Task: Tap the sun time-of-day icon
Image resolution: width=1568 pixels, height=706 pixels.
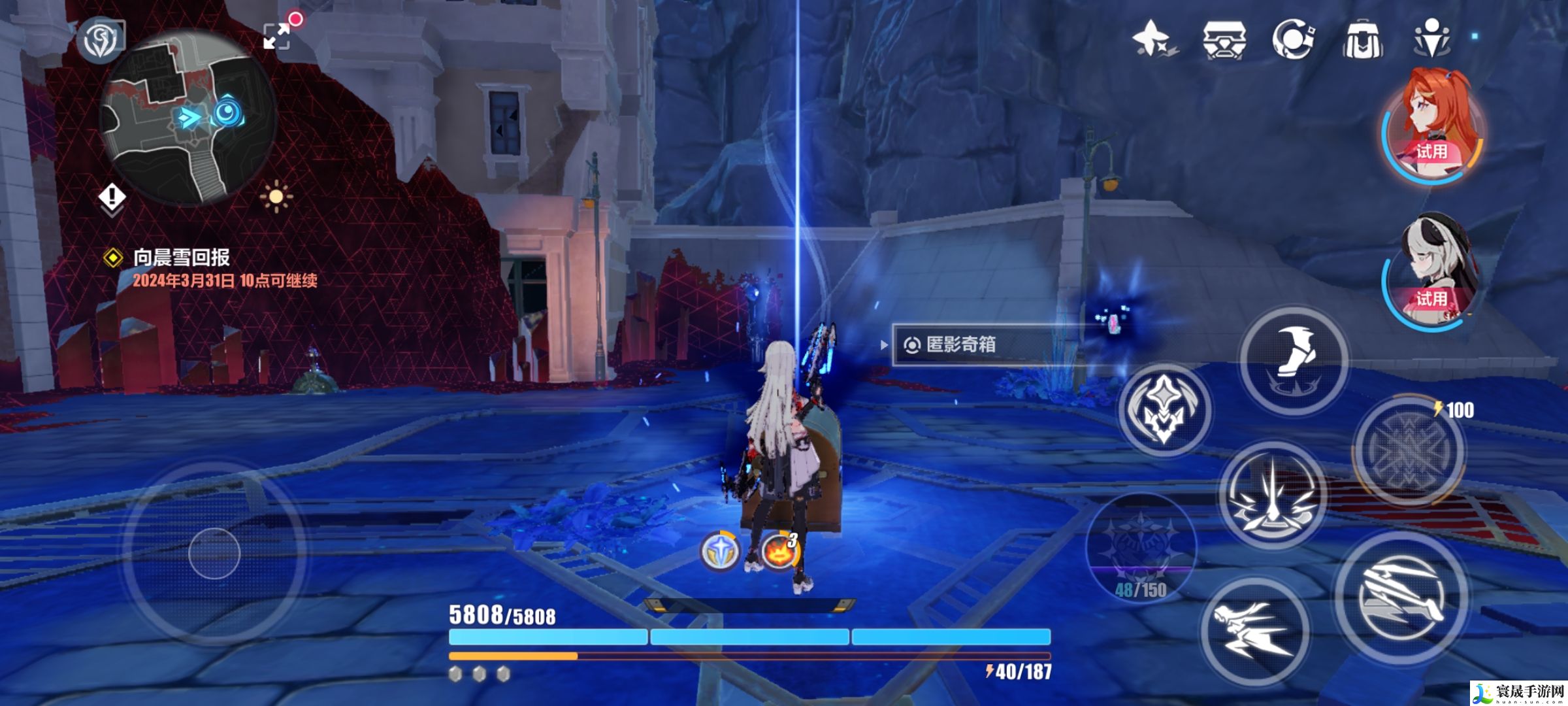Action: pyautogui.click(x=276, y=196)
